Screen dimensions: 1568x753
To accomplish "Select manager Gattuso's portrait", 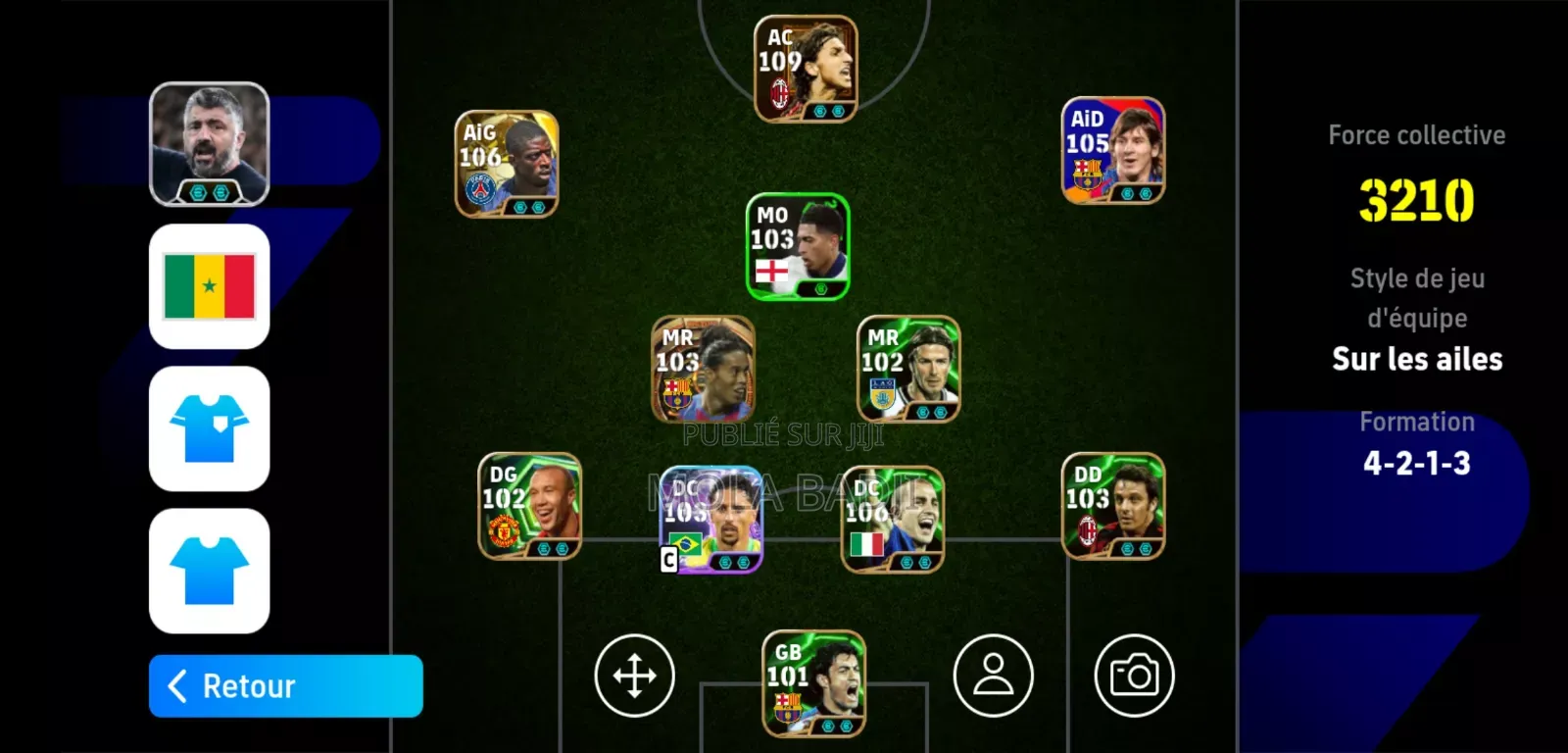I will point(209,142).
